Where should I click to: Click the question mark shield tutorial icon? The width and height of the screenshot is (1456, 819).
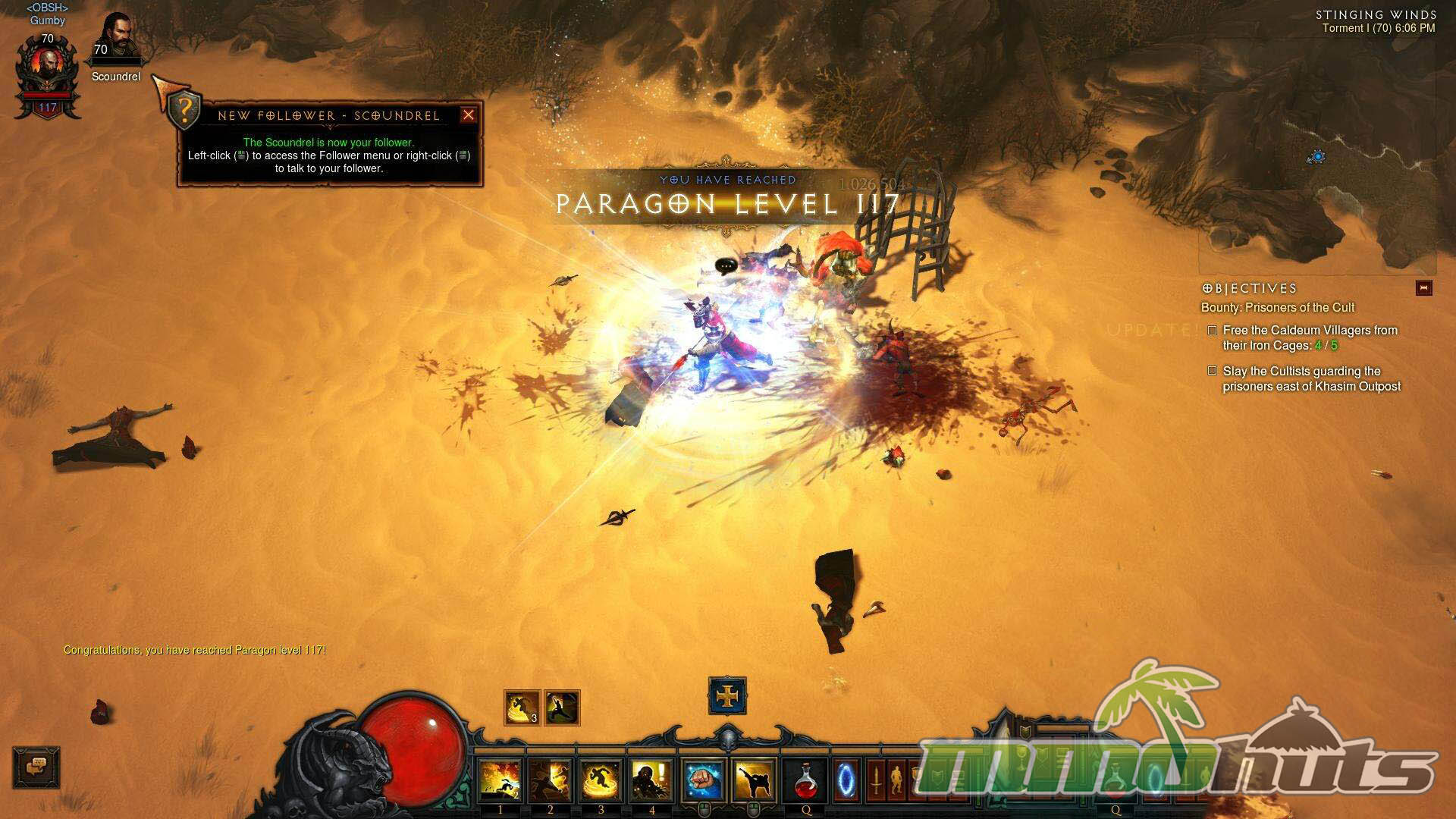tap(184, 109)
